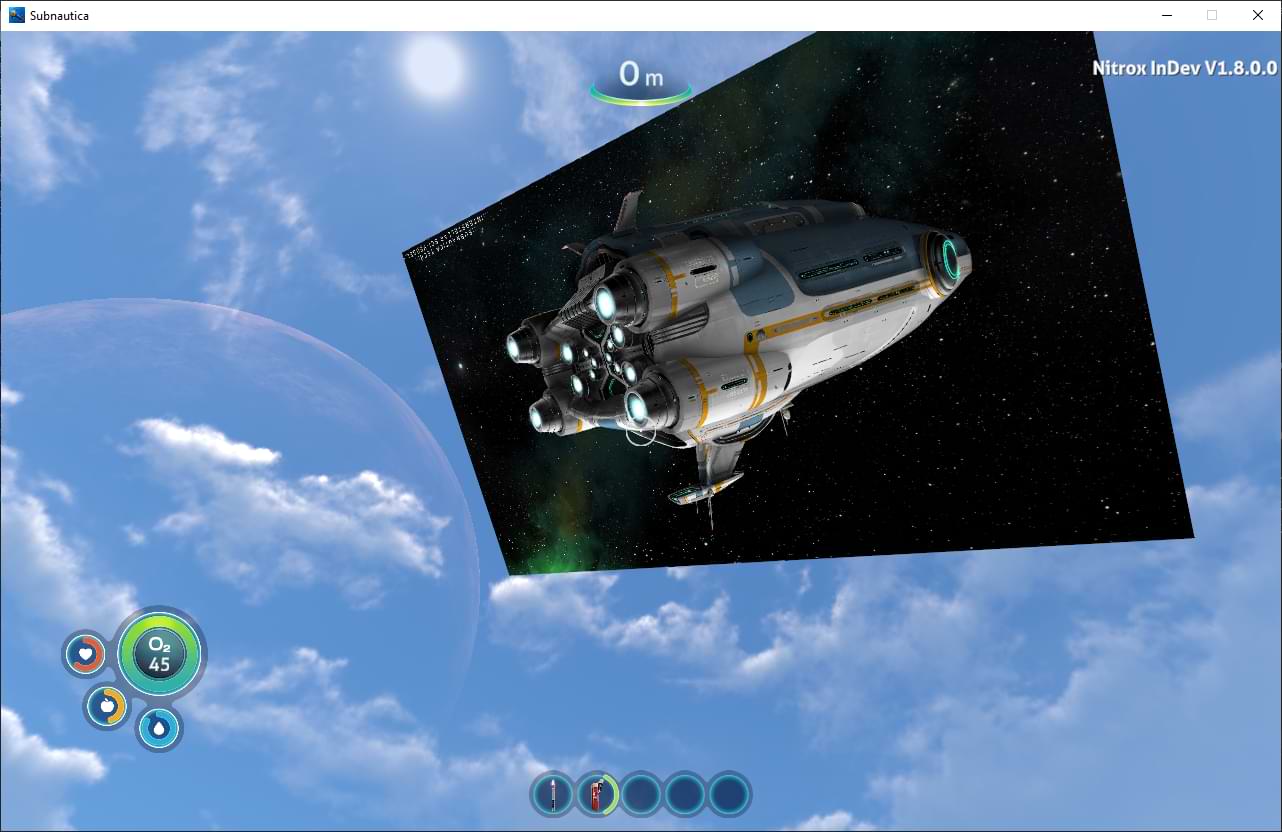Viewport: 1282px width, 832px height.
Task: Select the flare in quickslot one
Action: [553, 793]
